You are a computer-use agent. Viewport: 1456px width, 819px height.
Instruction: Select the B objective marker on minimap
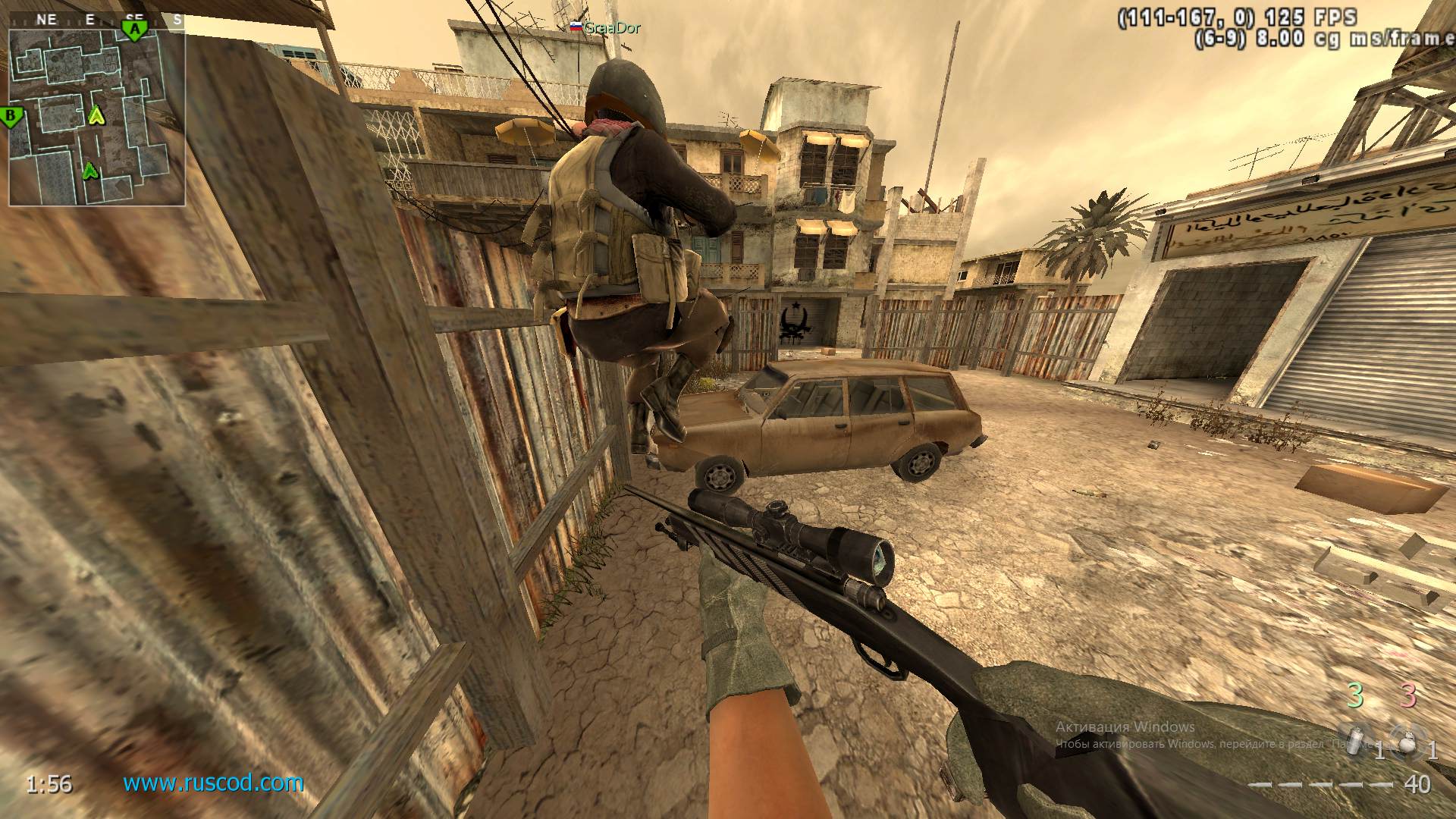pyautogui.click(x=11, y=118)
